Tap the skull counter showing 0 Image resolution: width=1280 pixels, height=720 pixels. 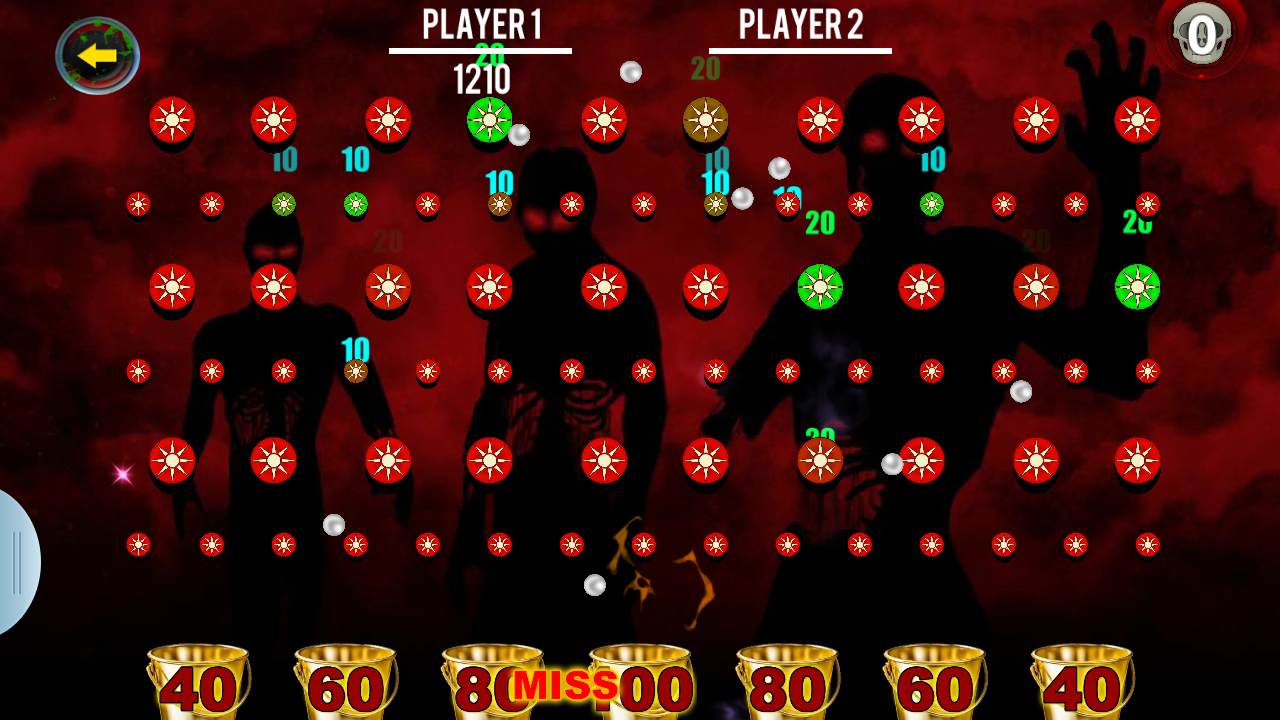(1202, 35)
